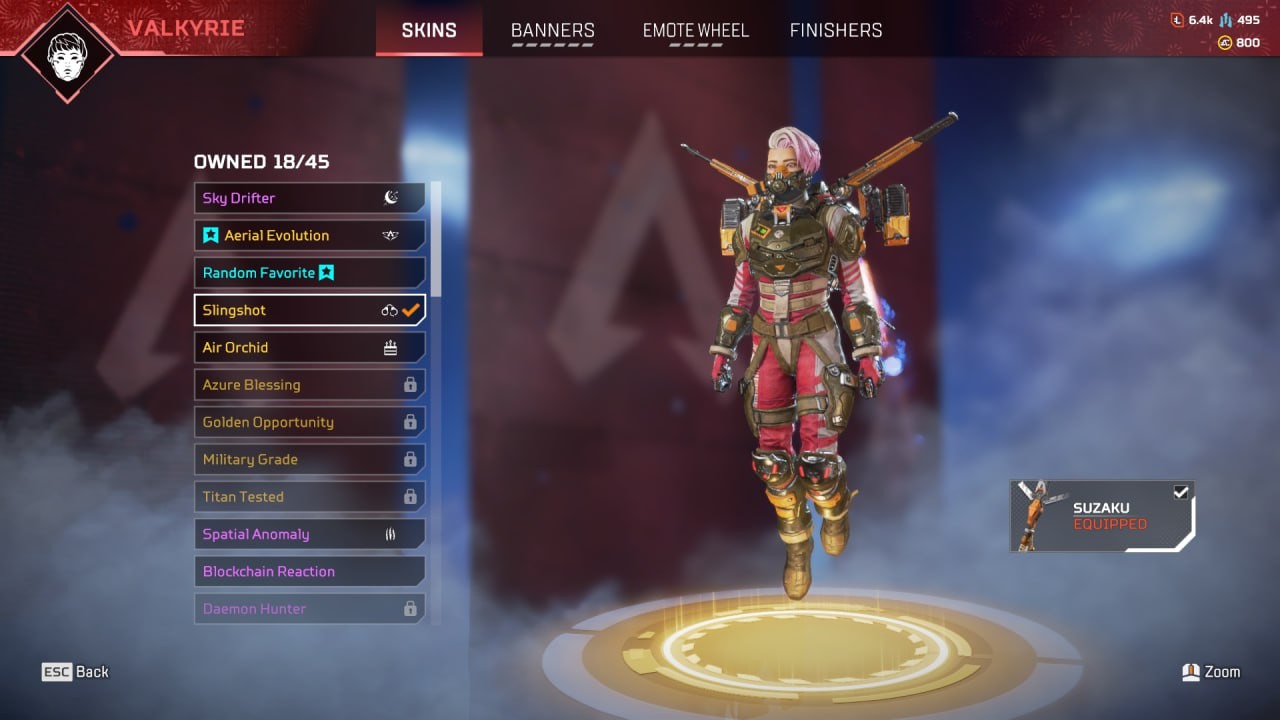Select the Skins tab
The image size is (1280, 720).
coord(429,30)
